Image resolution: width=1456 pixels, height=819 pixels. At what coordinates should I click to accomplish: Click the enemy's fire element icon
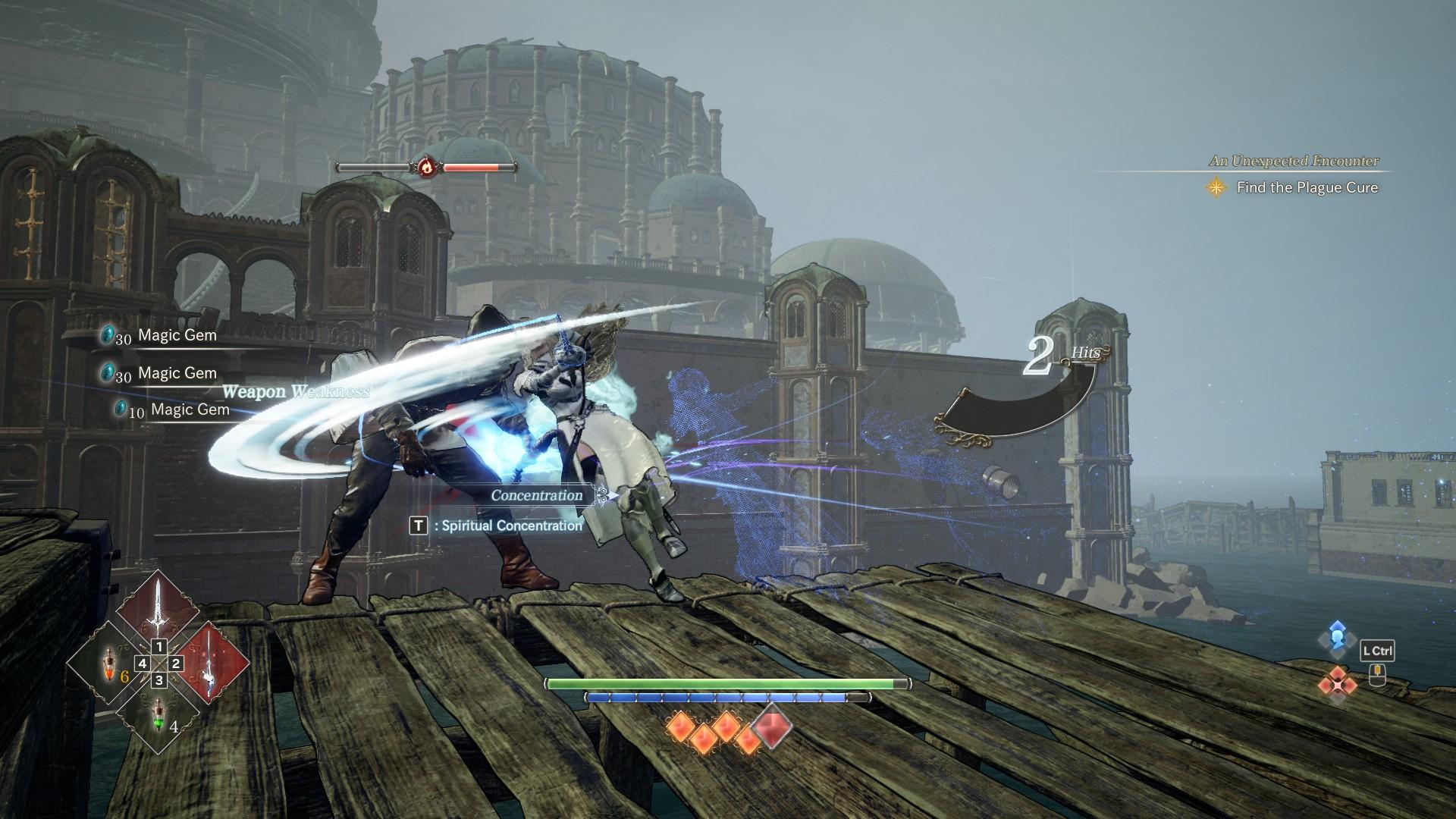tap(427, 166)
